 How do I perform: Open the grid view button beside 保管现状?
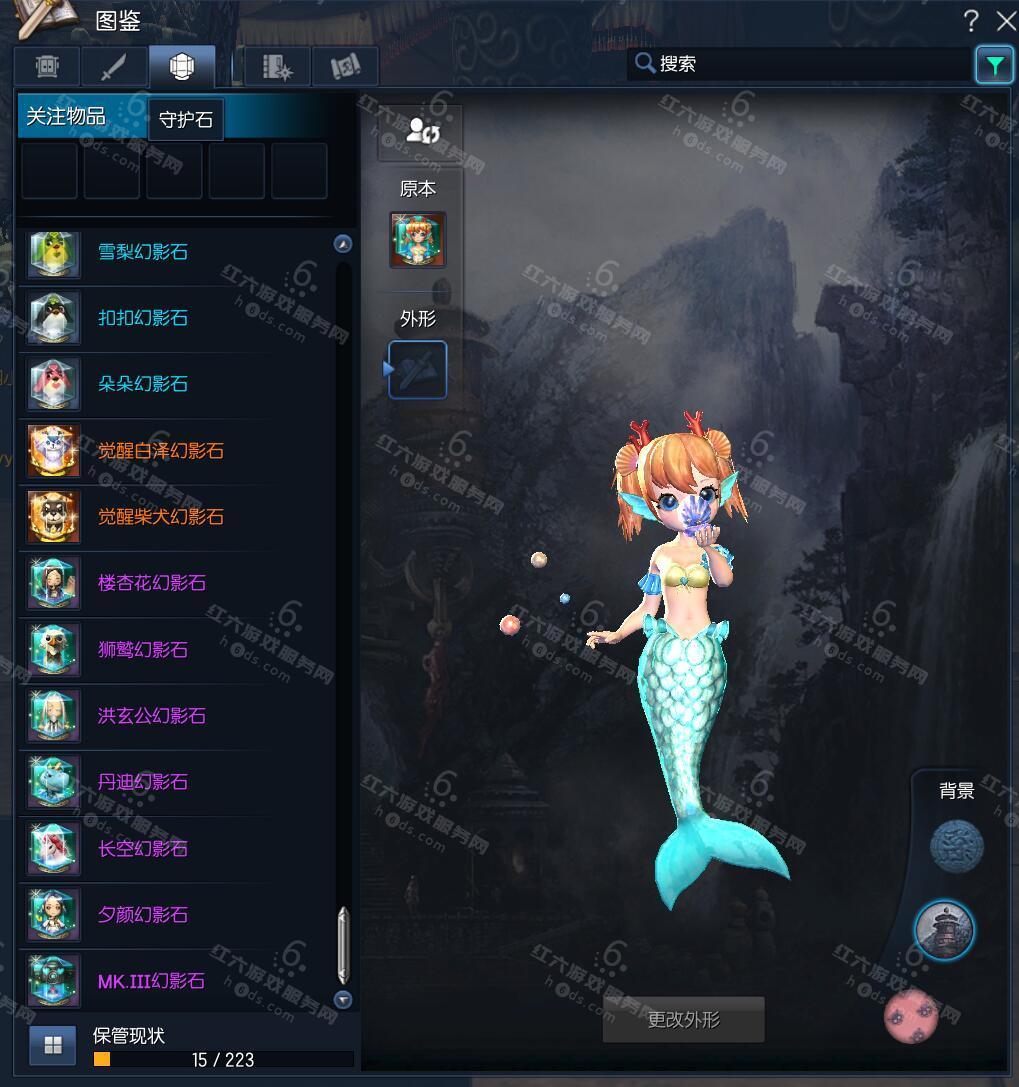tap(53, 1046)
